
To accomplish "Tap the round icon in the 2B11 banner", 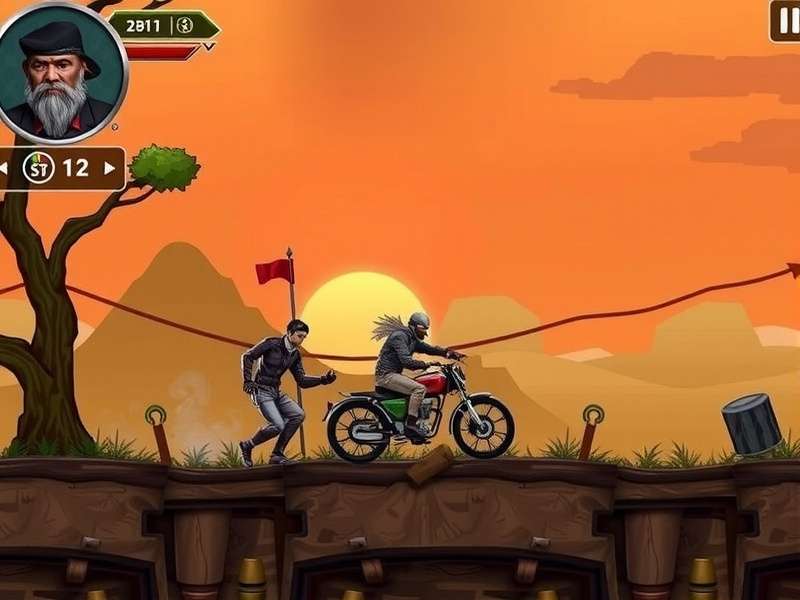I will tap(184, 26).
